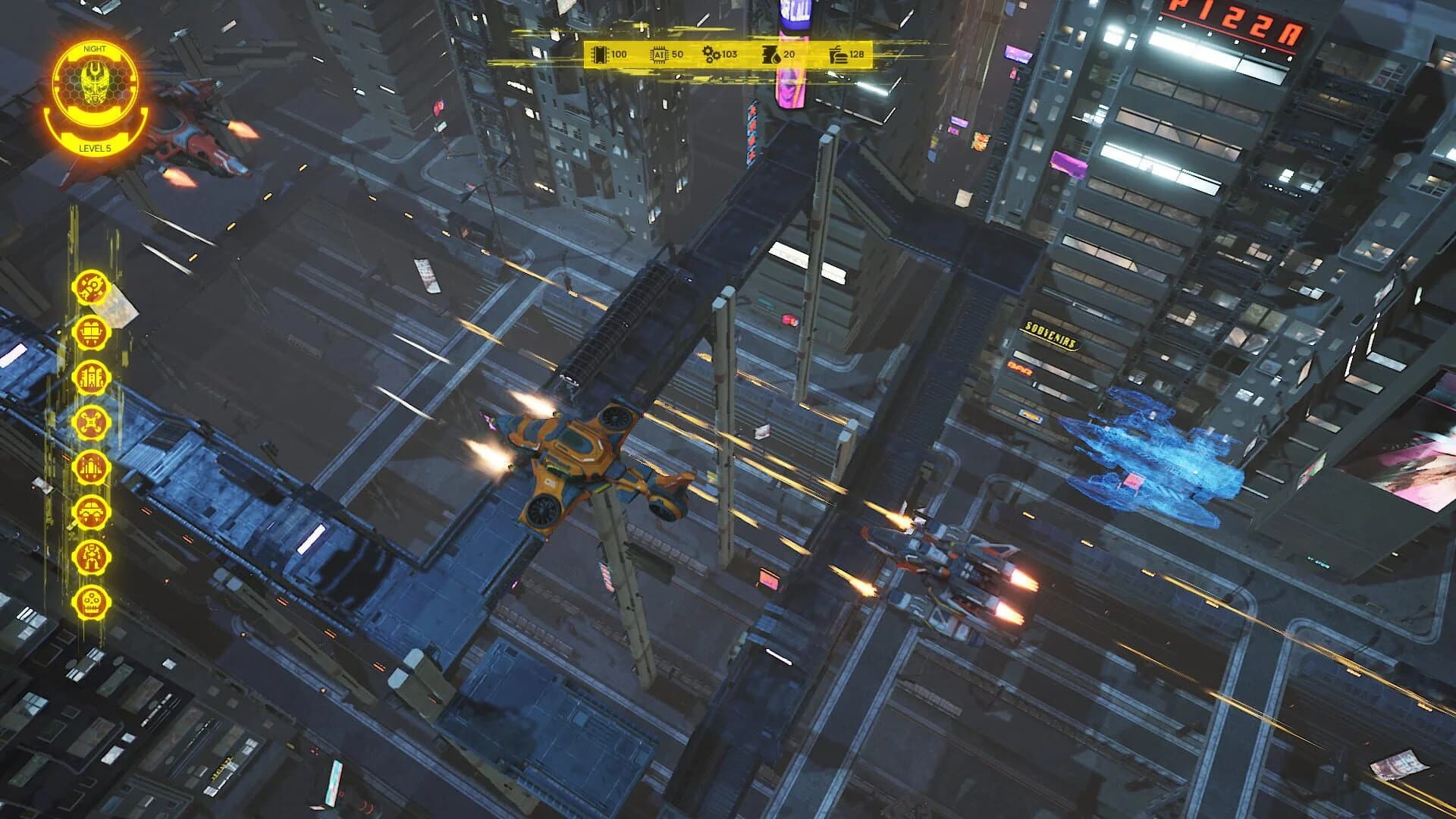Activate the vending robot ability icon
The image size is (1456, 819).
(x=91, y=332)
